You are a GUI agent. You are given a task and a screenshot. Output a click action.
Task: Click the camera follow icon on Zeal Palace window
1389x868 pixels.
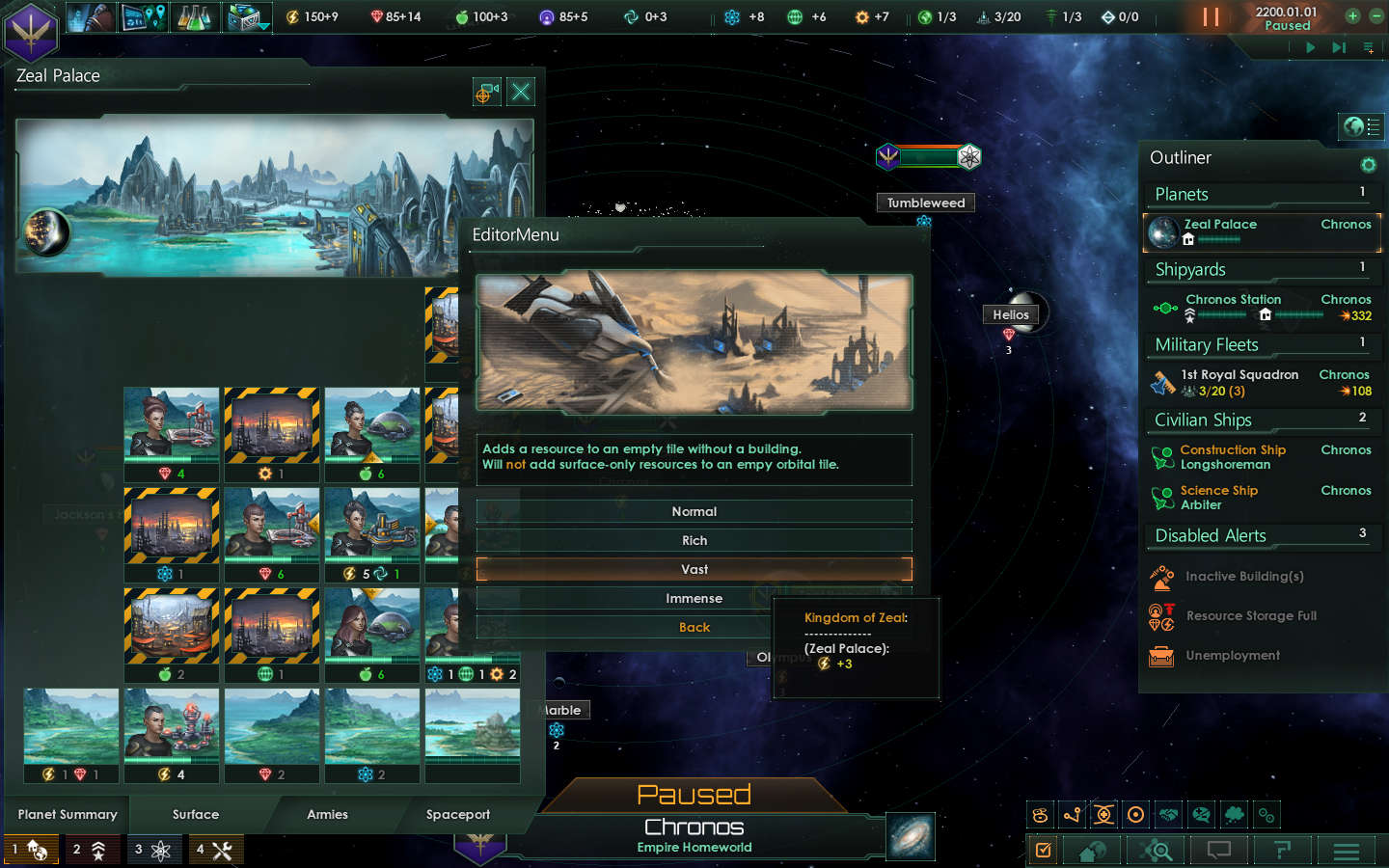pos(486,92)
